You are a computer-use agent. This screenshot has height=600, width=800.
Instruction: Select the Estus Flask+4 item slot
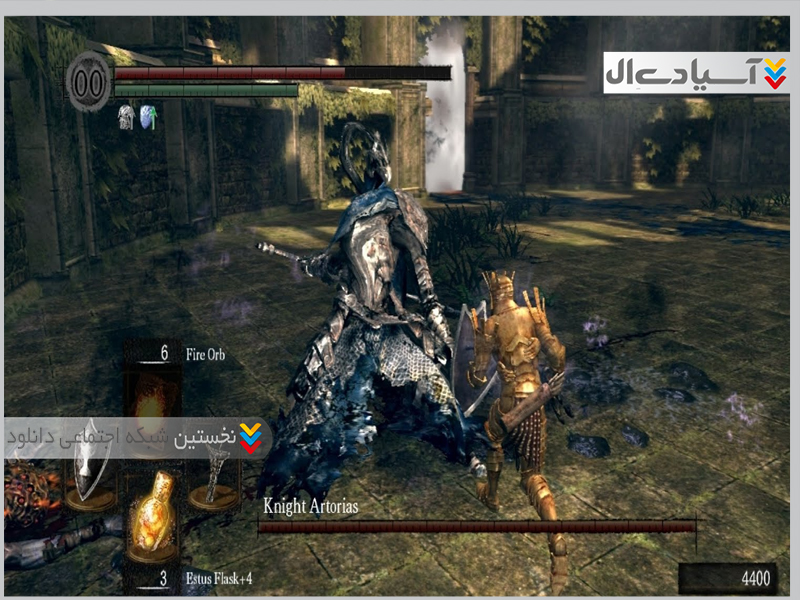pyautogui.click(x=152, y=519)
